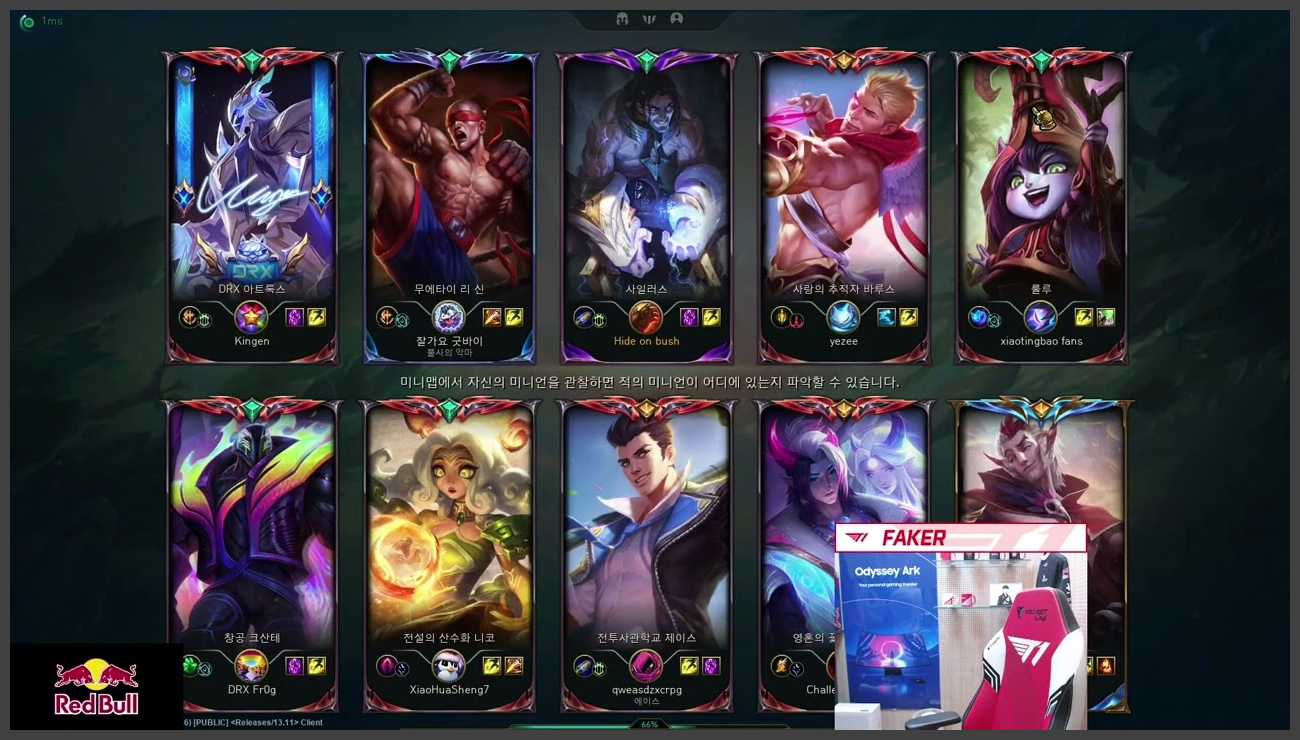Click the yellow Flash spell icon on Kingen's card
This screenshot has width=1300, height=740.
(316, 317)
